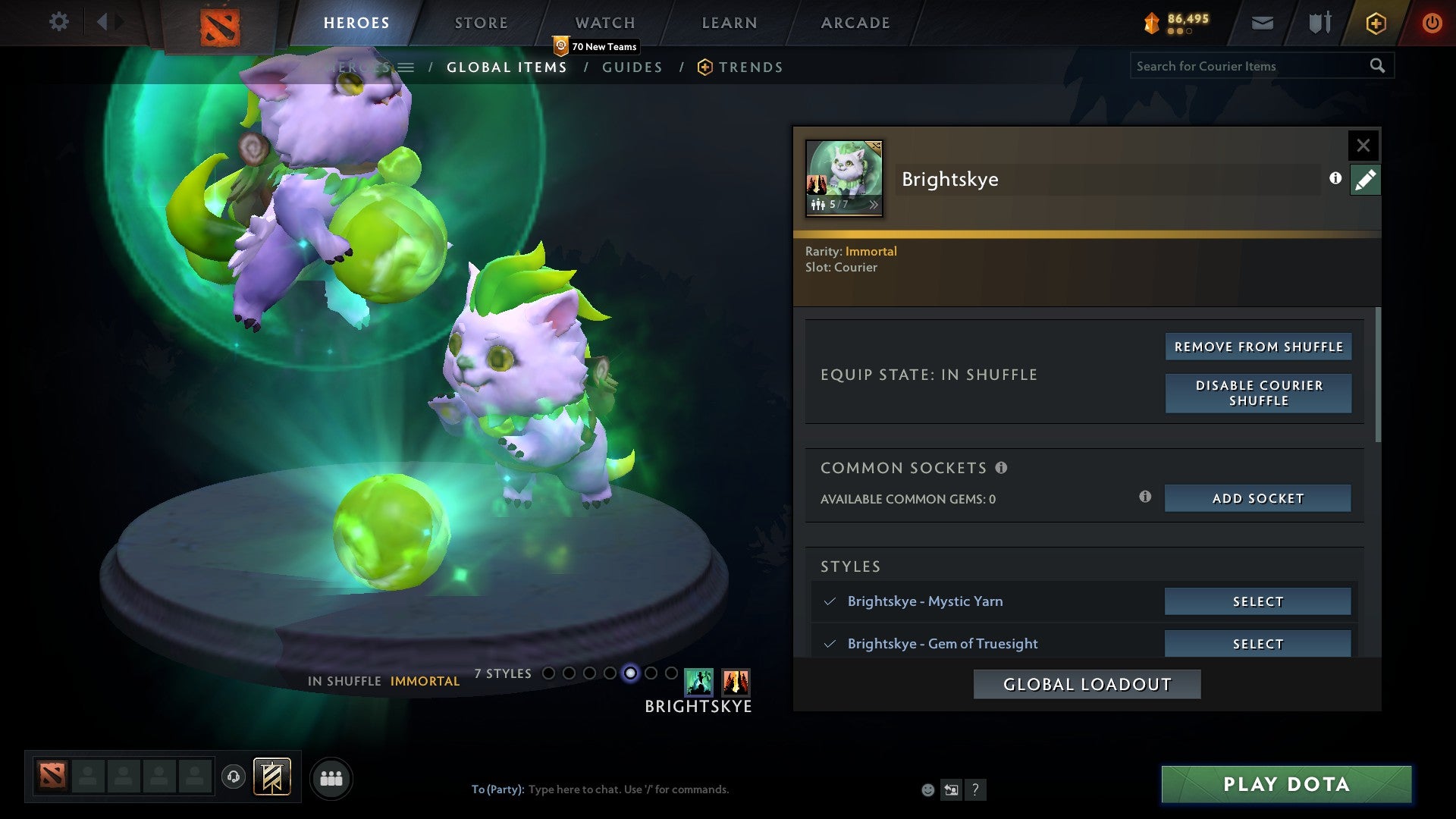Open your mail inbox
Viewport: 1456px width, 819px height.
pos(1262,23)
